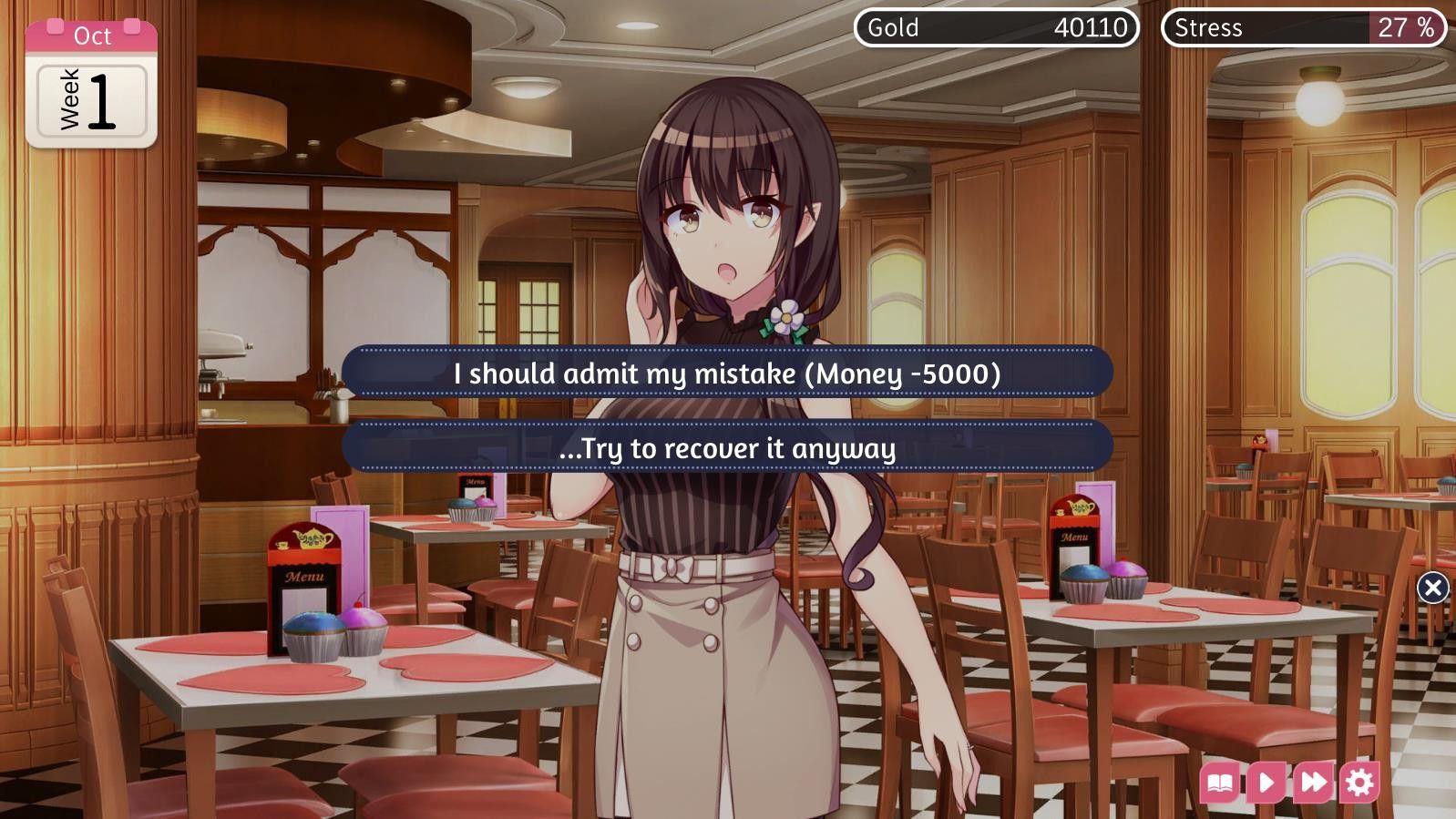
Task: Open settings with the gear icon
Action: [1359, 783]
